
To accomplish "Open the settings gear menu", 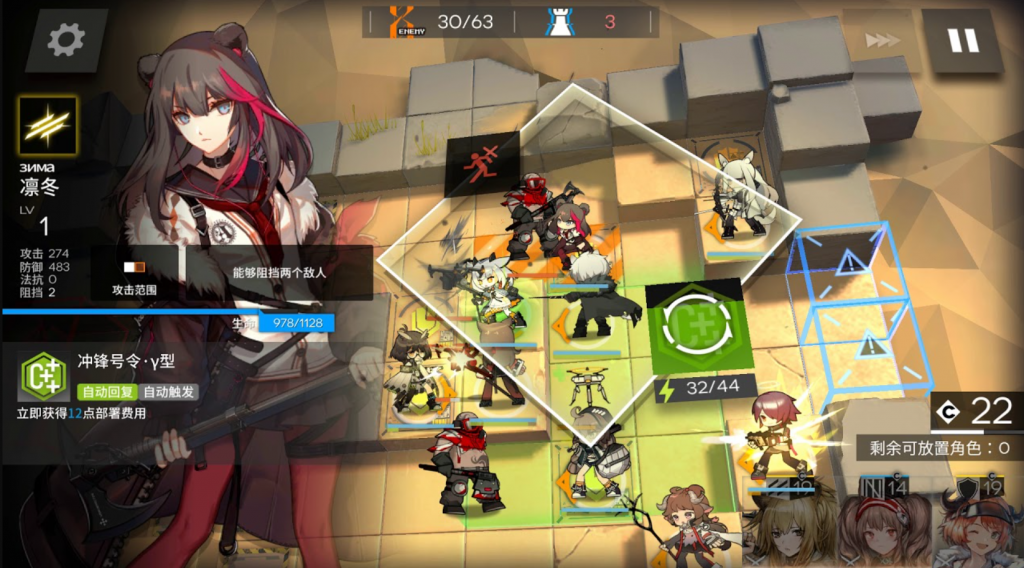I will pos(66,39).
